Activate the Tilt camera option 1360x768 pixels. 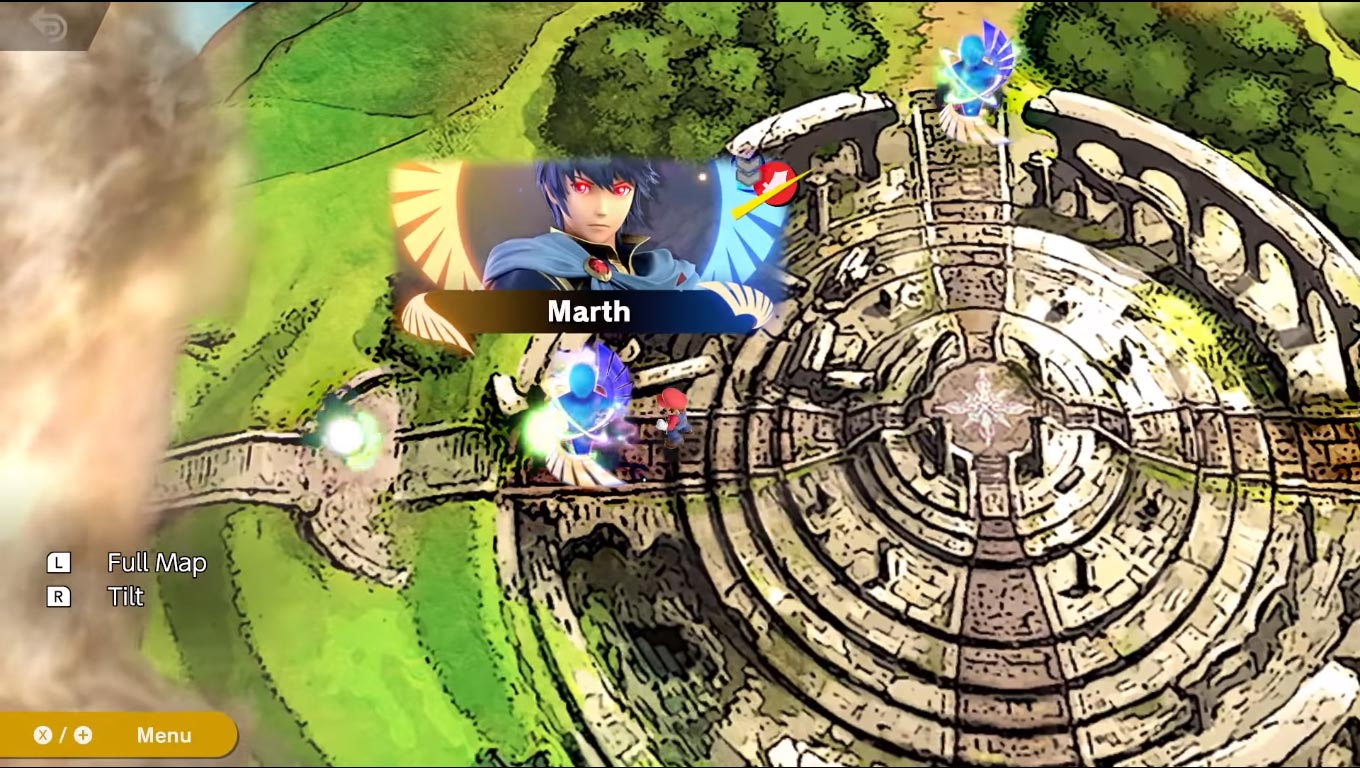(124, 597)
